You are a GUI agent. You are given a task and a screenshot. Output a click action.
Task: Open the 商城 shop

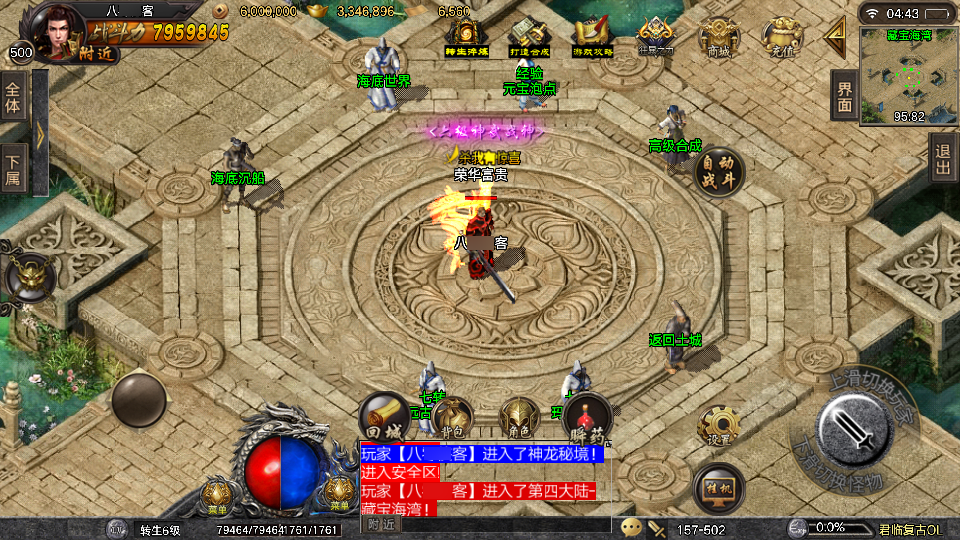718,39
